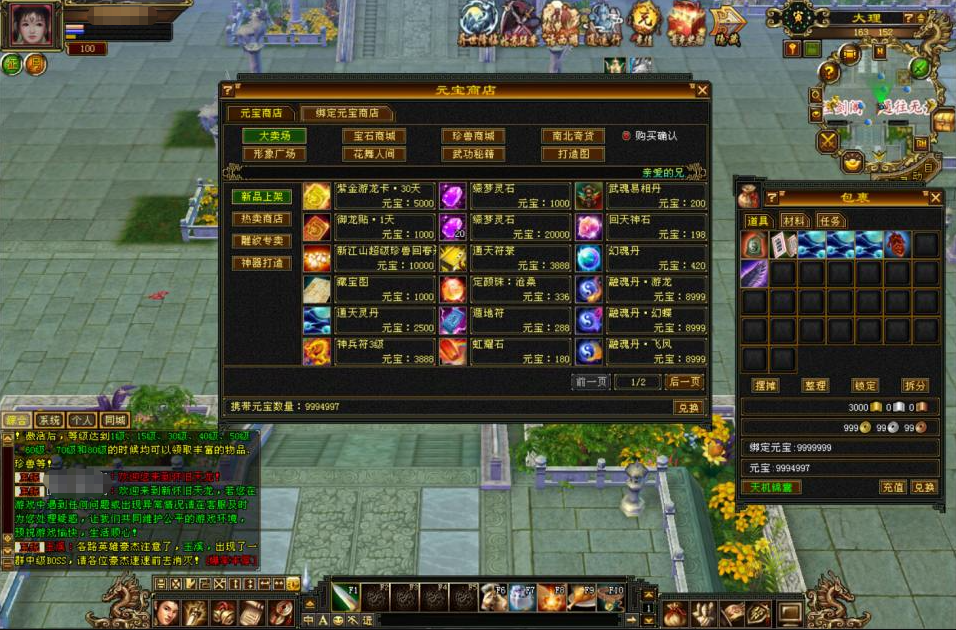Switch the bag to the 材料 tab
The height and width of the screenshot is (630, 956).
click(795, 221)
